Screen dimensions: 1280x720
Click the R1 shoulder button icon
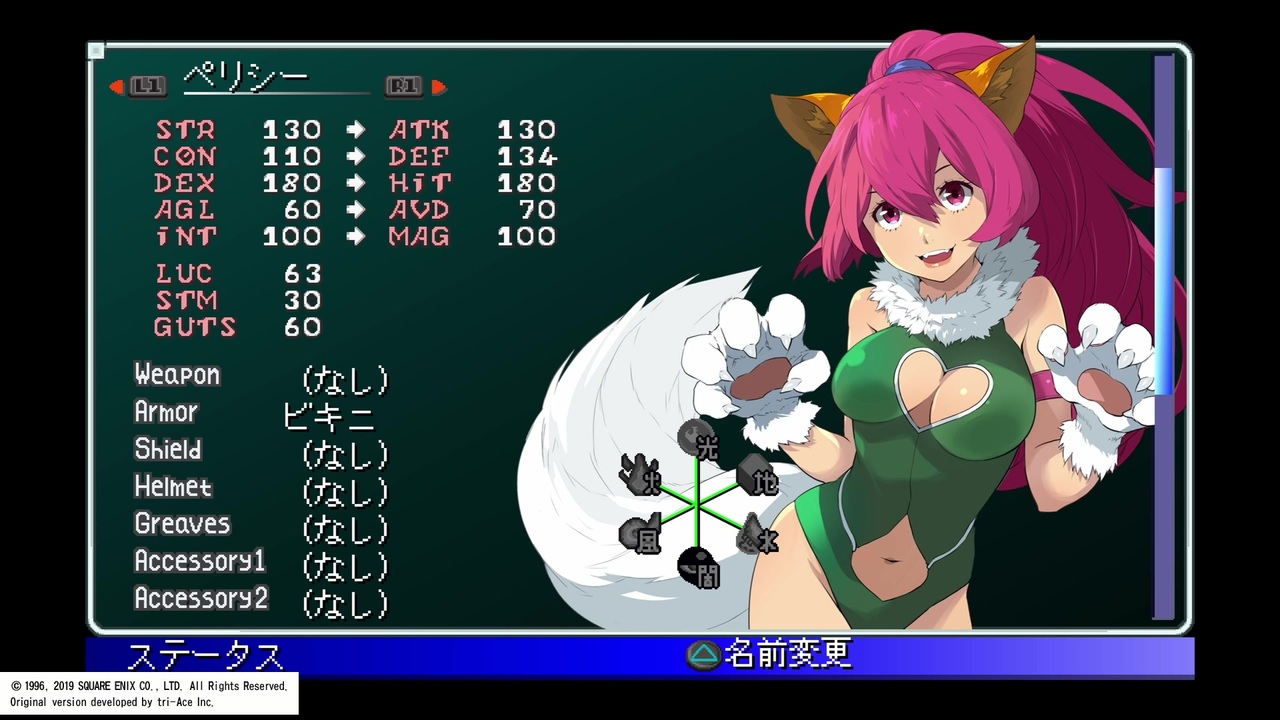pos(403,86)
